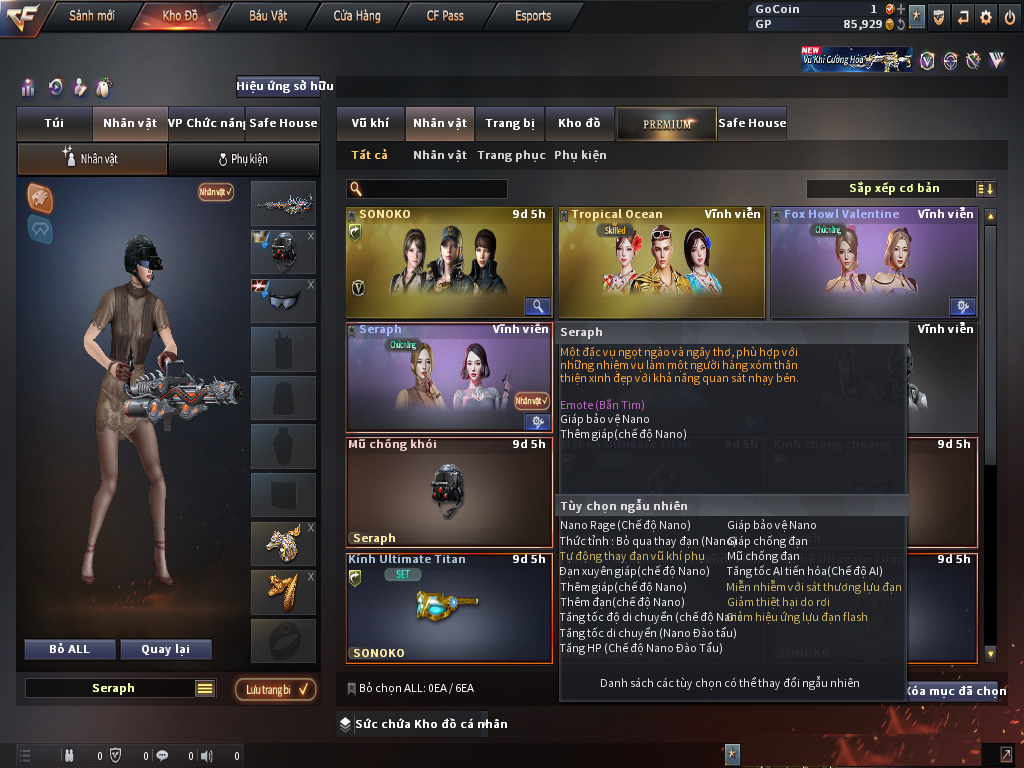Go to the CF Pass tab
Screen dimensions: 1024x768
point(445,16)
